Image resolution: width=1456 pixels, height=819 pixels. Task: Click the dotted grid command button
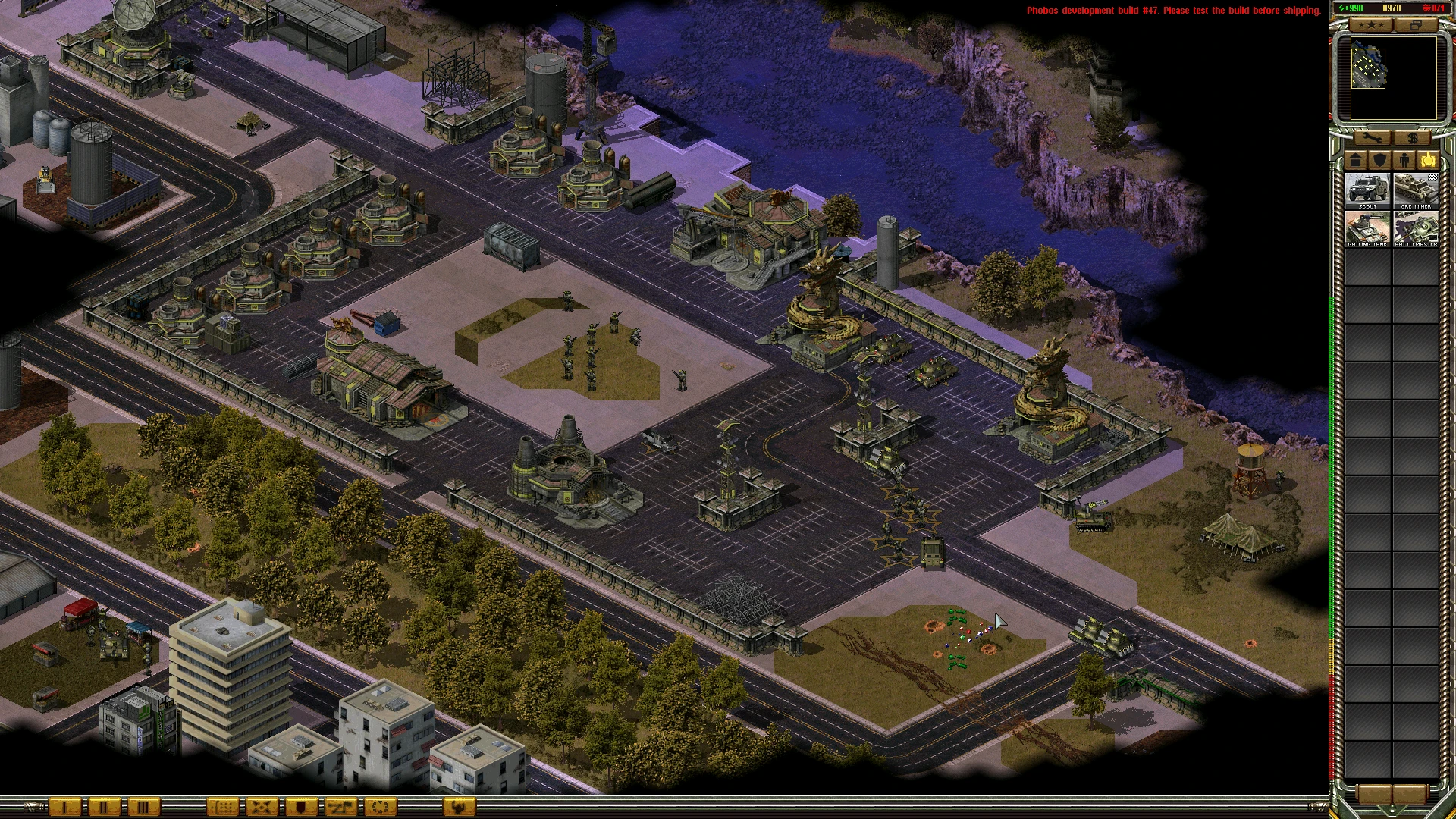click(x=222, y=807)
